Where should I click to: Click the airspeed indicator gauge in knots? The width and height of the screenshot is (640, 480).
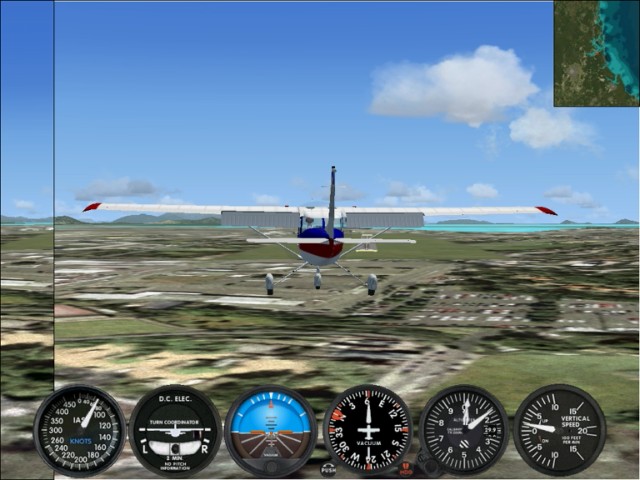coord(79,430)
